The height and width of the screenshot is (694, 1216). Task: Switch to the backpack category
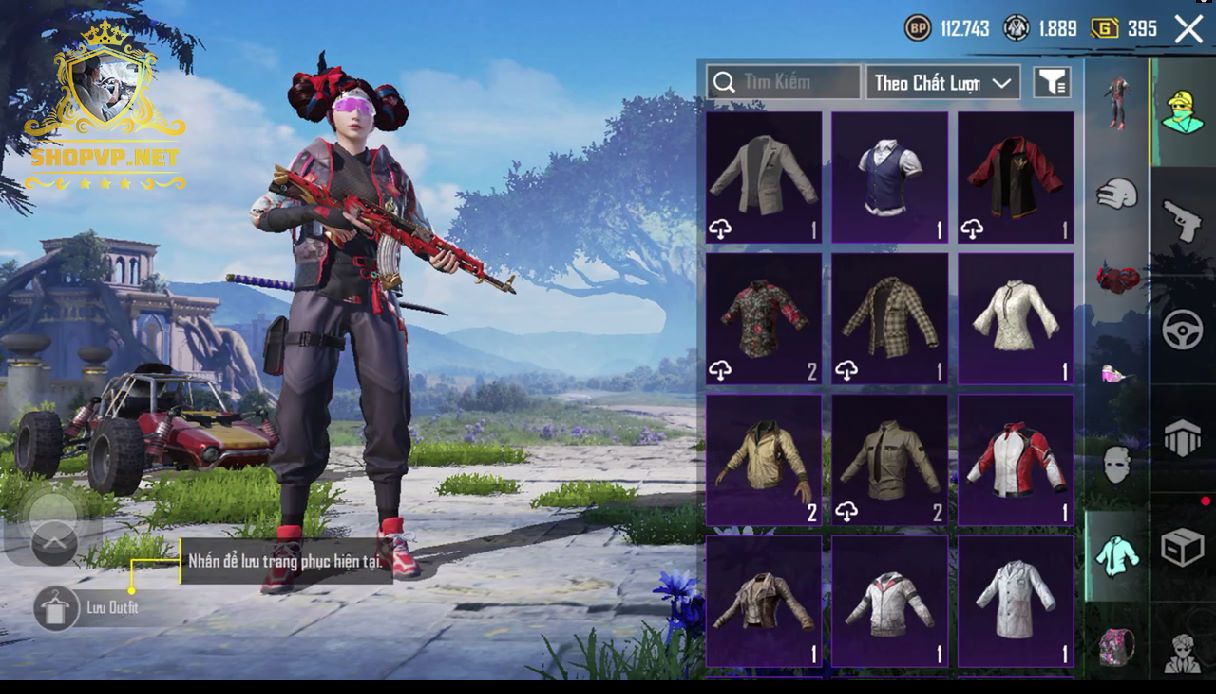click(x=1117, y=645)
